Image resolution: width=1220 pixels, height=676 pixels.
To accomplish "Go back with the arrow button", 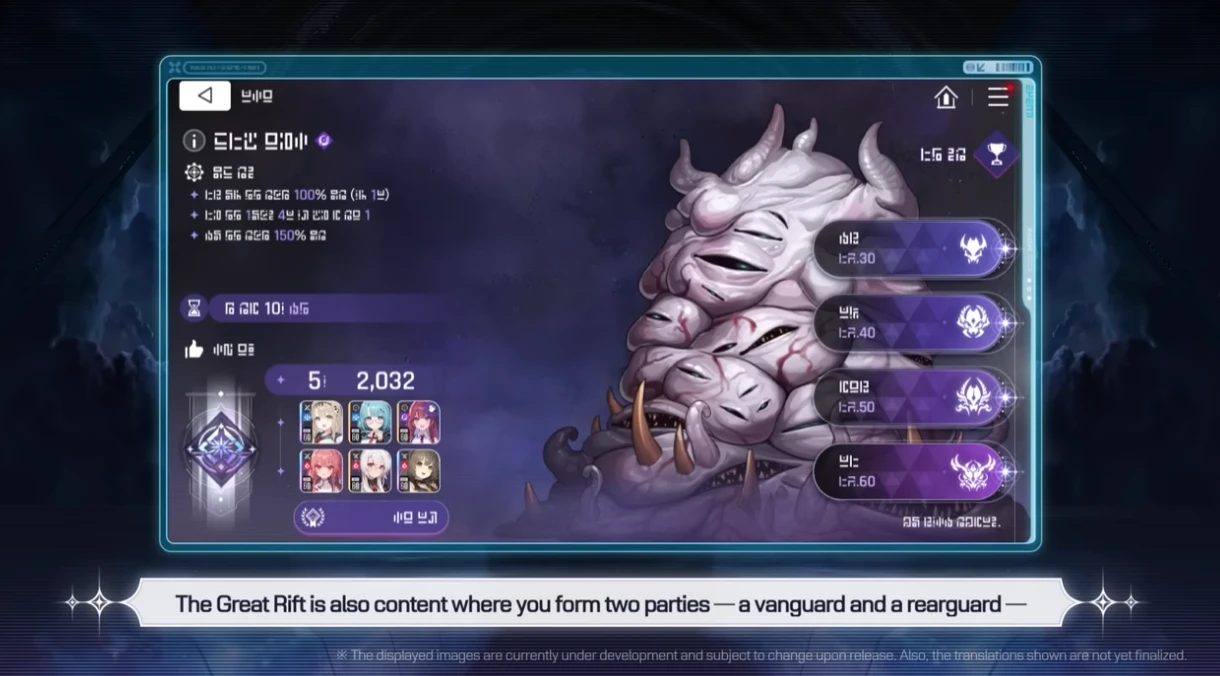I will point(205,96).
